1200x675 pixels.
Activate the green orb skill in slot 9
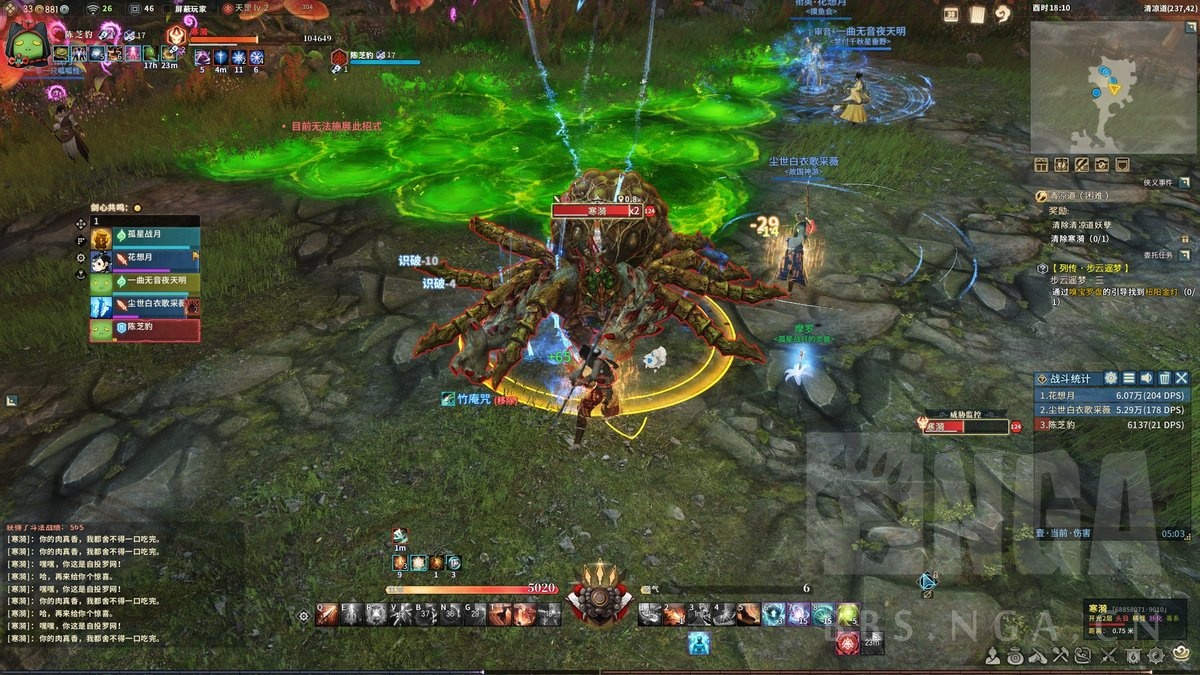point(848,614)
